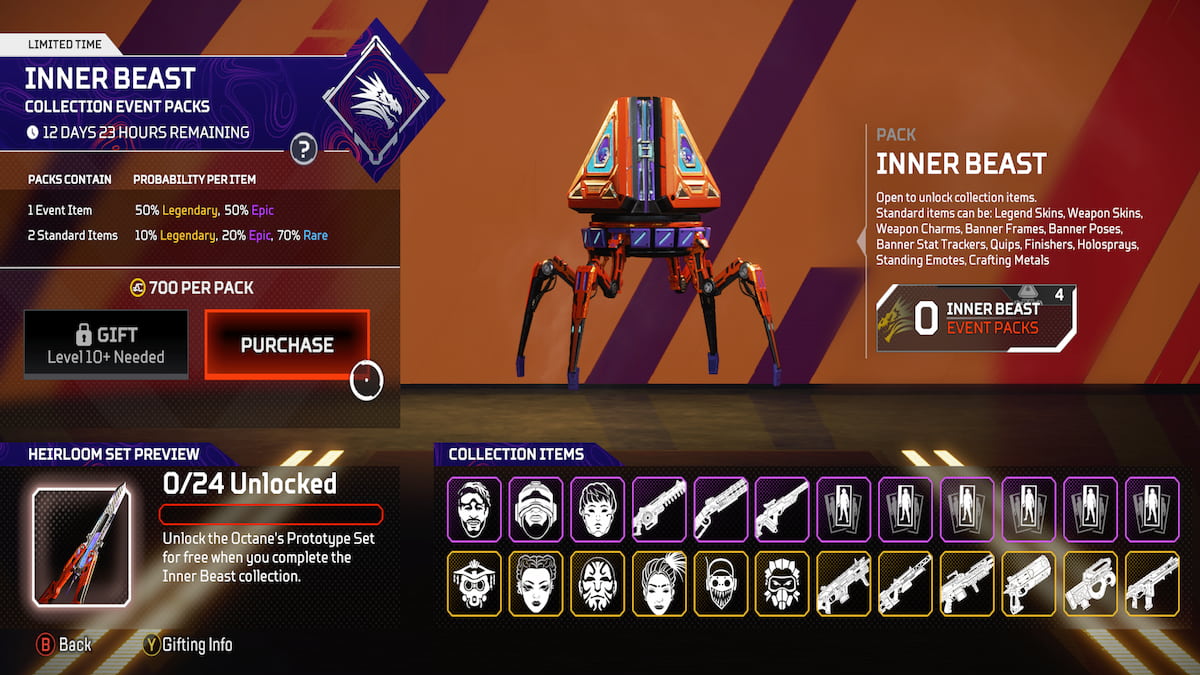
Task: Choose the face-painted bearded legend skin
Action: [x=597, y=584]
